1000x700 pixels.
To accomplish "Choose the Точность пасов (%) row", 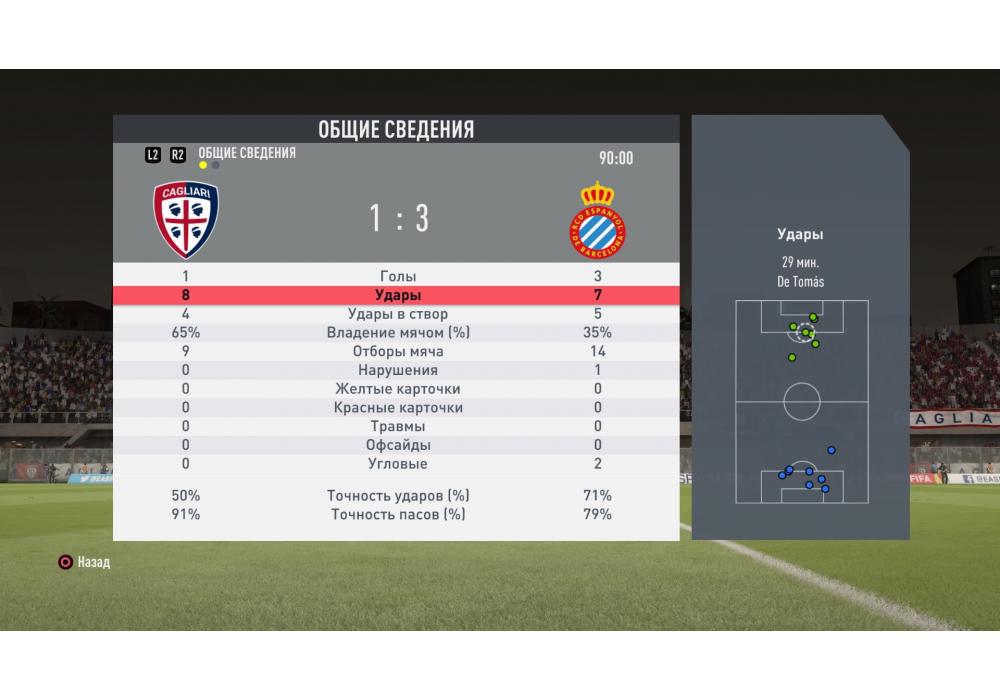I will [x=398, y=515].
